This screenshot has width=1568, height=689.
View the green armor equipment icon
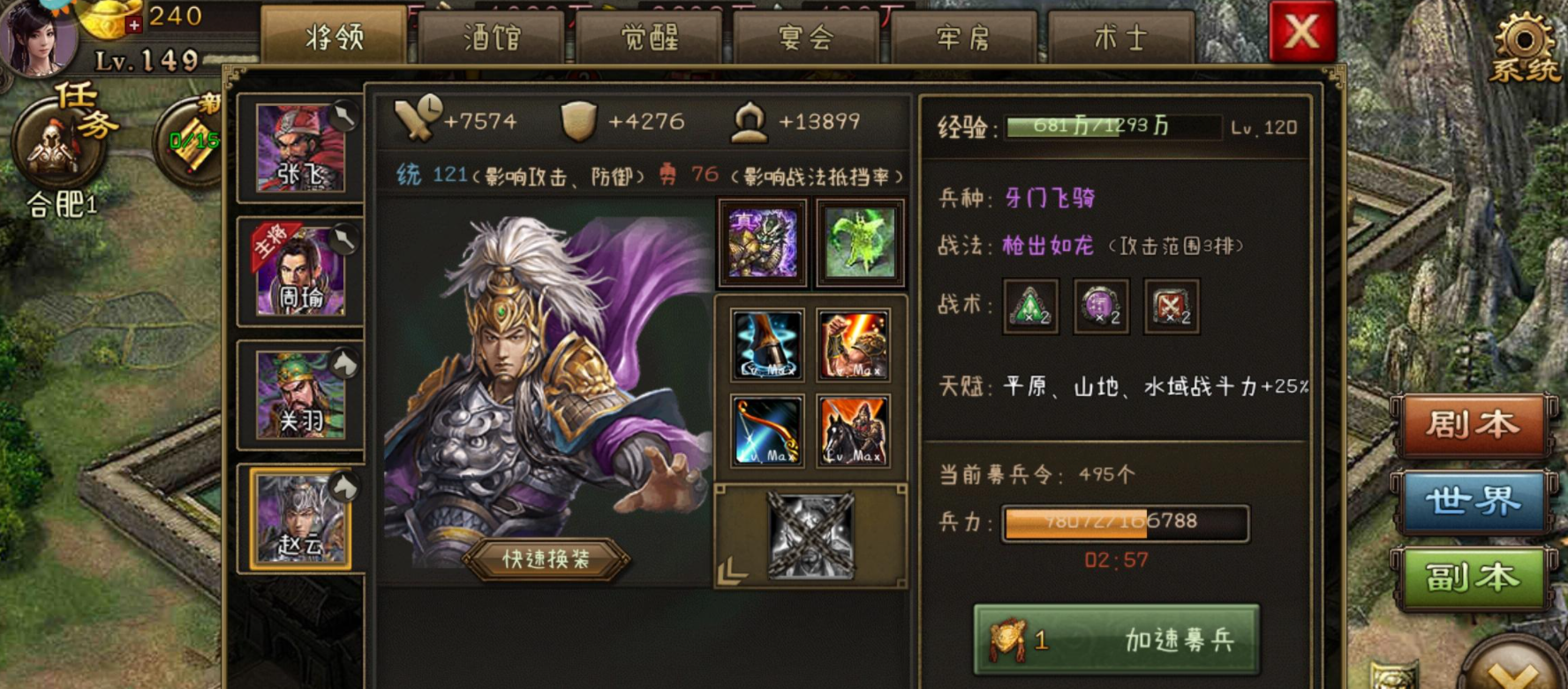tap(858, 241)
